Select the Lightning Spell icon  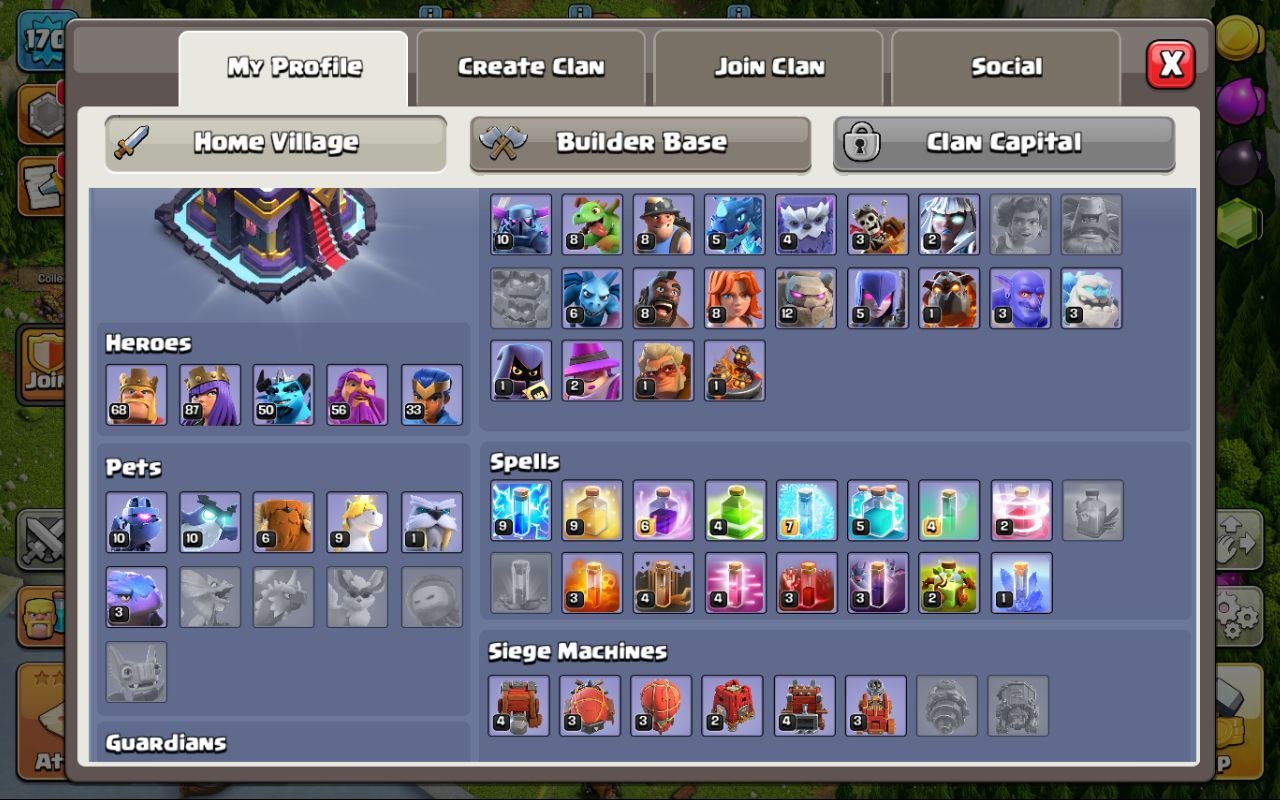[519, 508]
